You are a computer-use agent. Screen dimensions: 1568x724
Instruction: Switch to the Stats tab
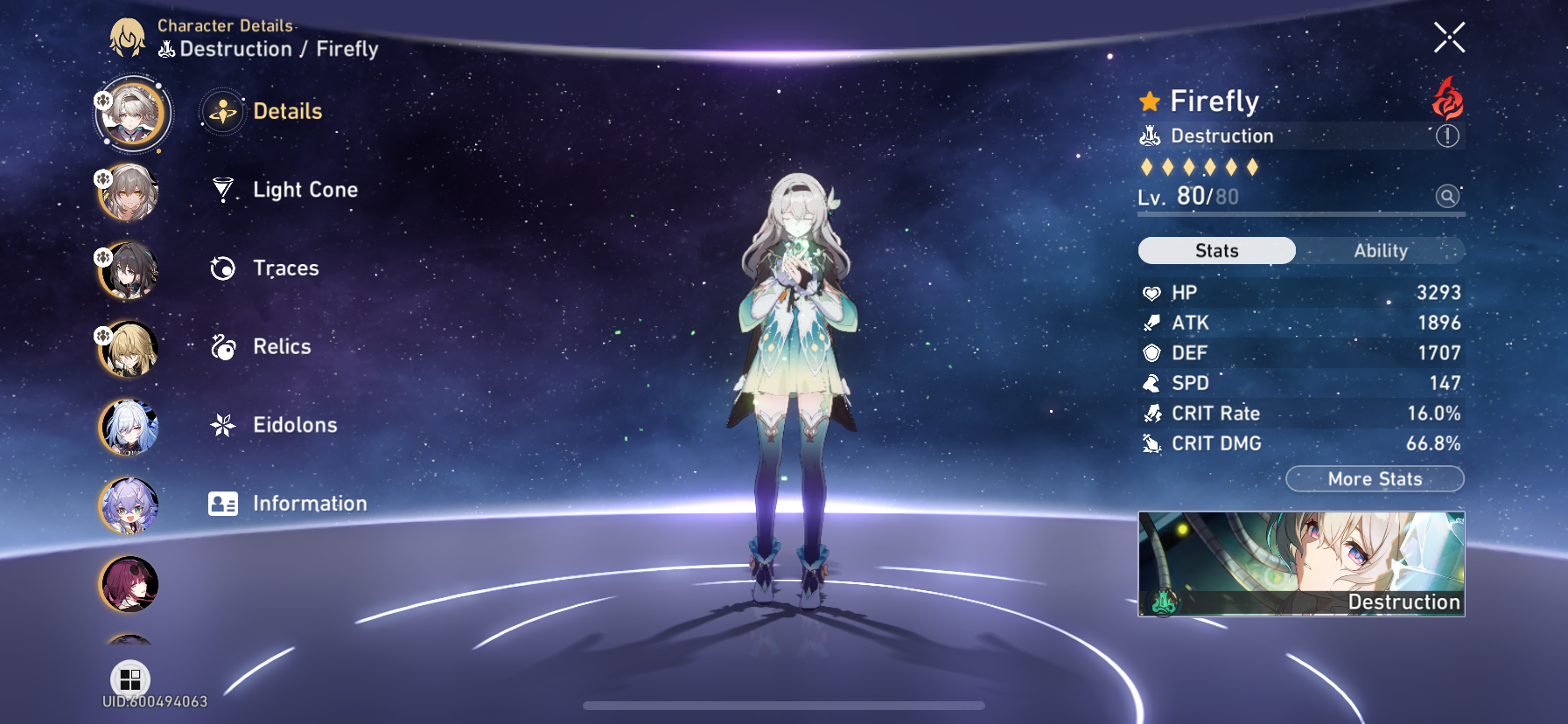pos(1215,251)
